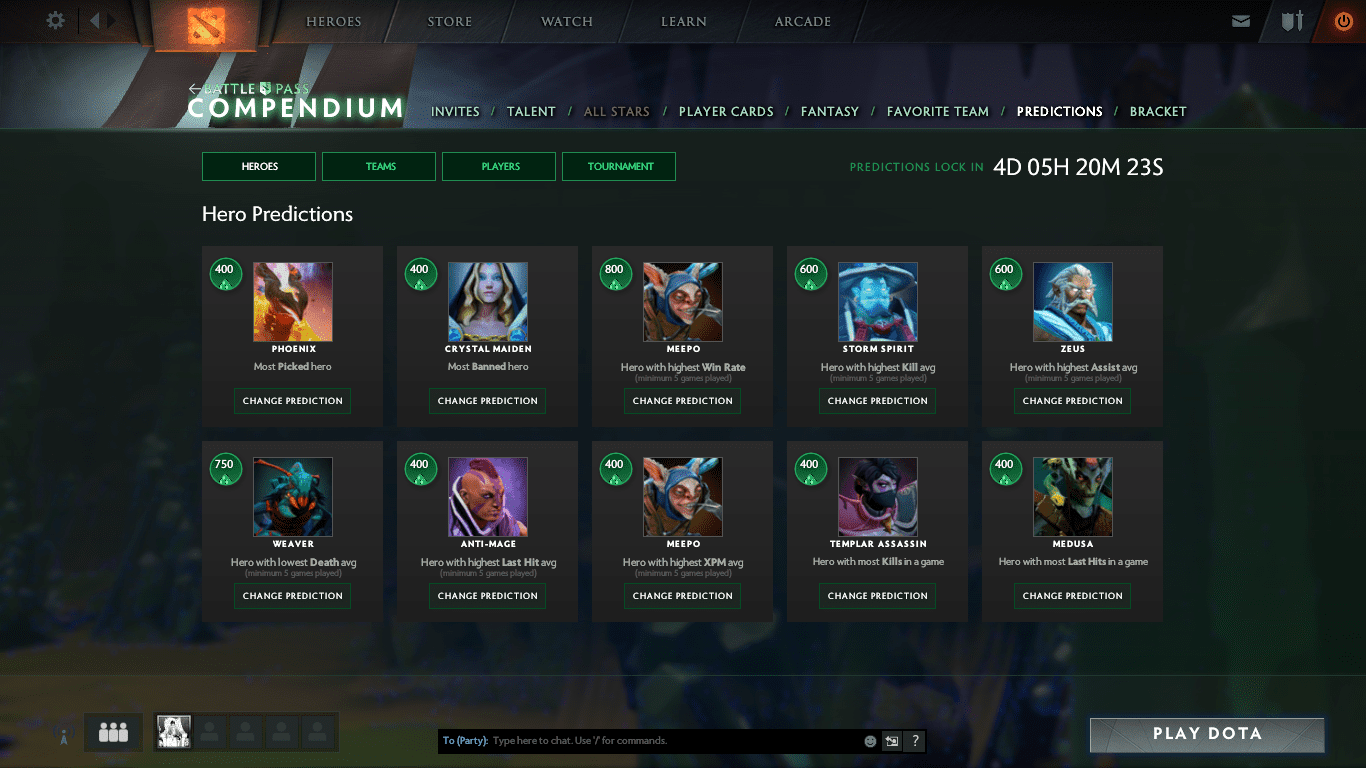Click the Play Dota button
The width and height of the screenshot is (1366, 768).
tap(1207, 734)
